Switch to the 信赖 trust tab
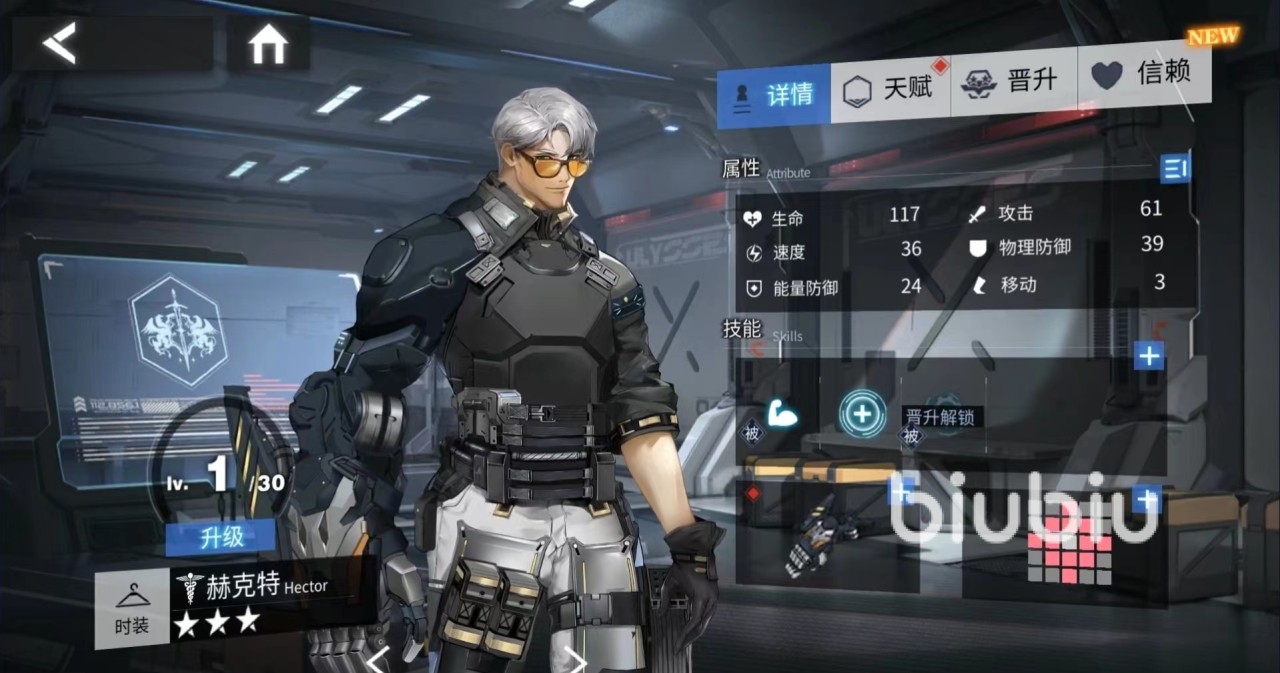The width and height of the screenshot is (1280, 673). coord(1142,74)
